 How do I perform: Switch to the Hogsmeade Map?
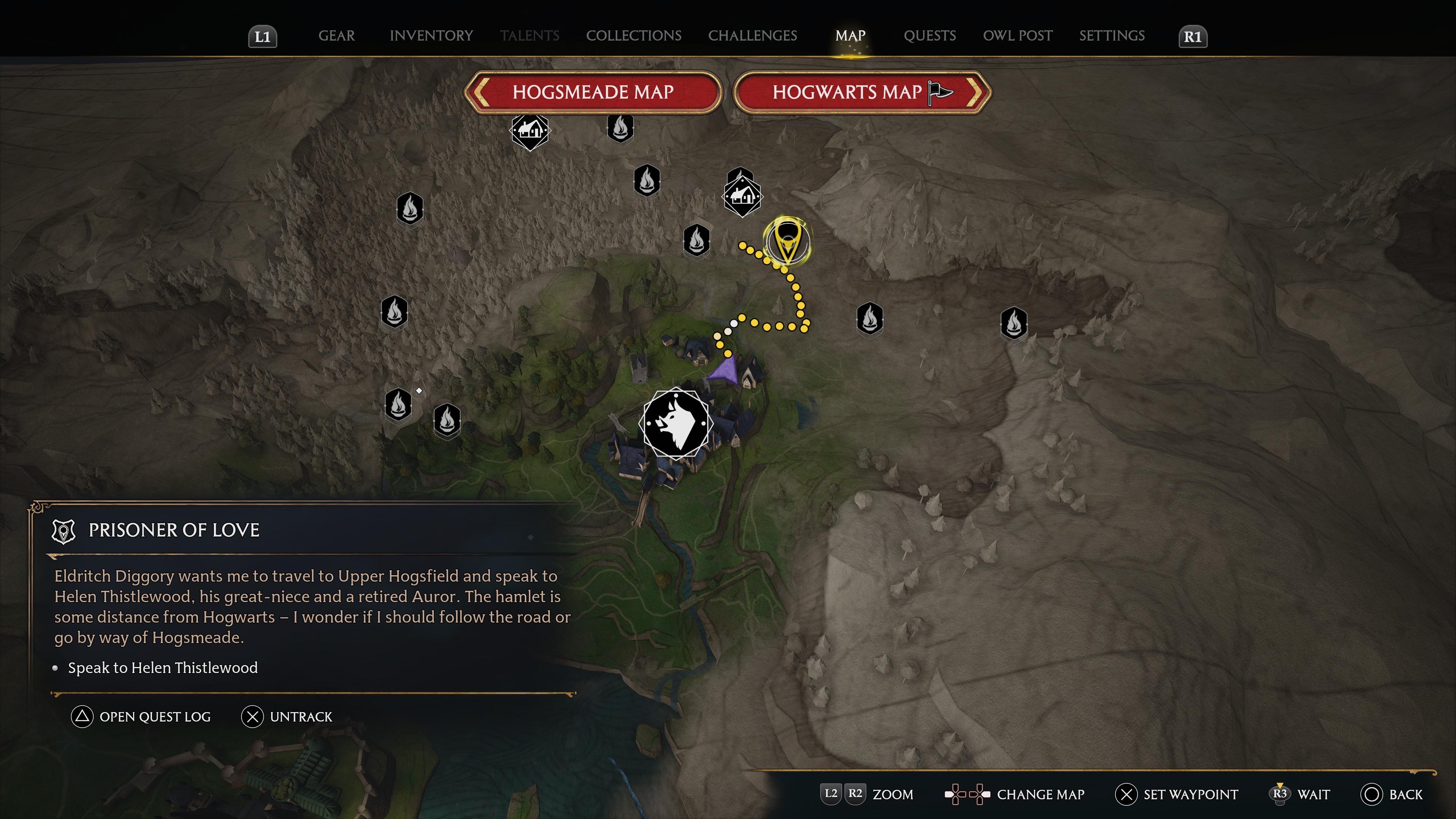[592, 92]
